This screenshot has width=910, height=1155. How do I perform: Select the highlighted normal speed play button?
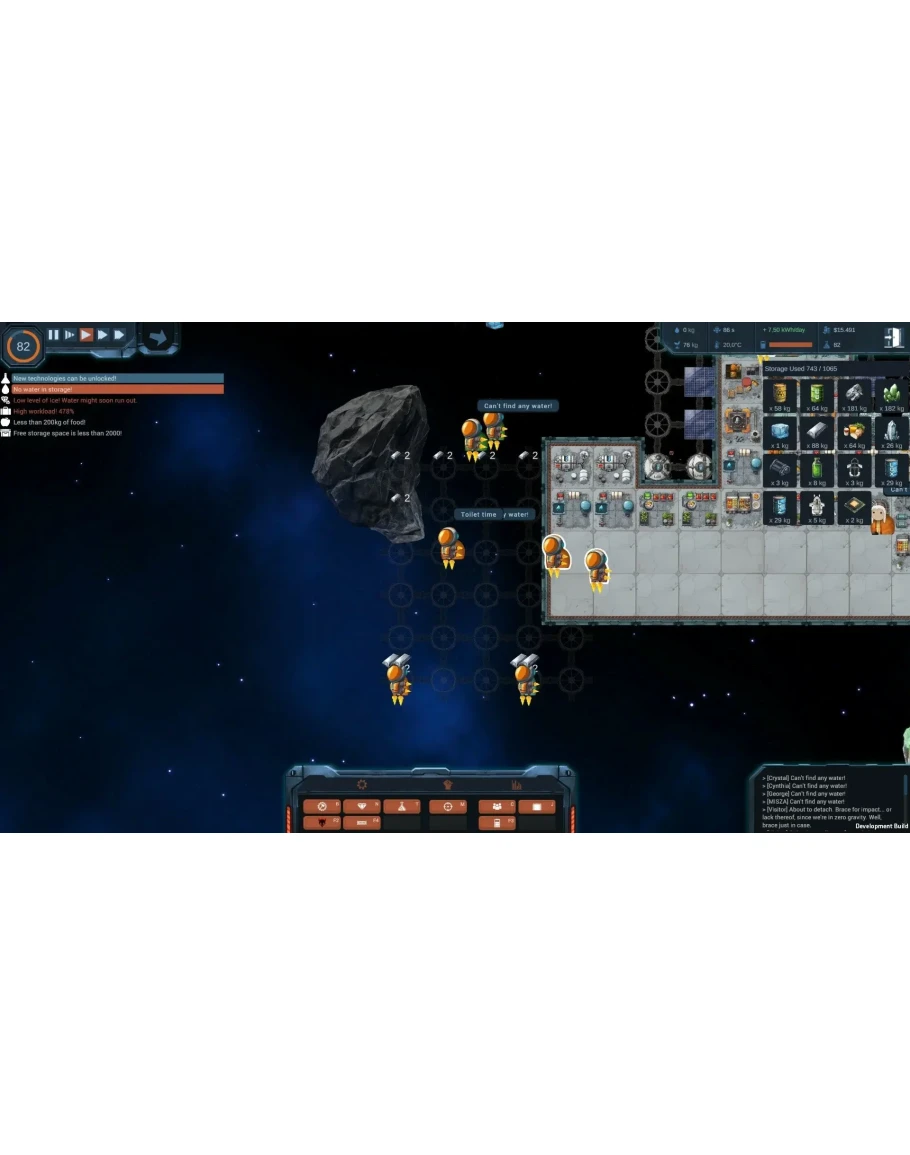tap(87, 335)
